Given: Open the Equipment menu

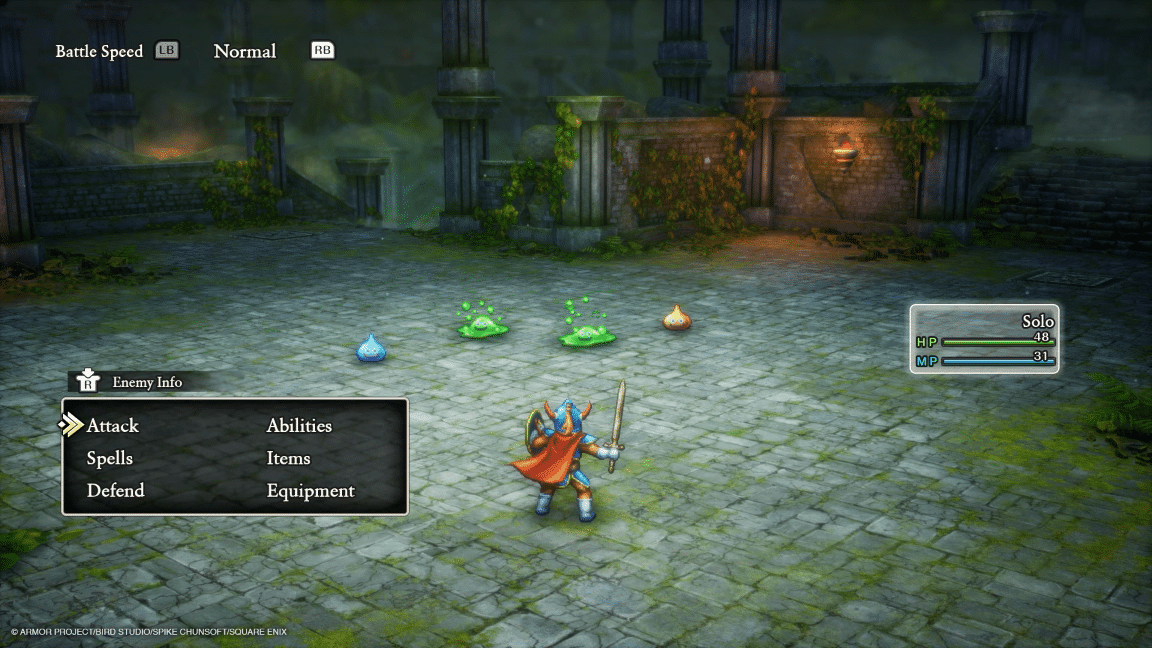Looking at the screenshot, I should click(x=310, y=491).
